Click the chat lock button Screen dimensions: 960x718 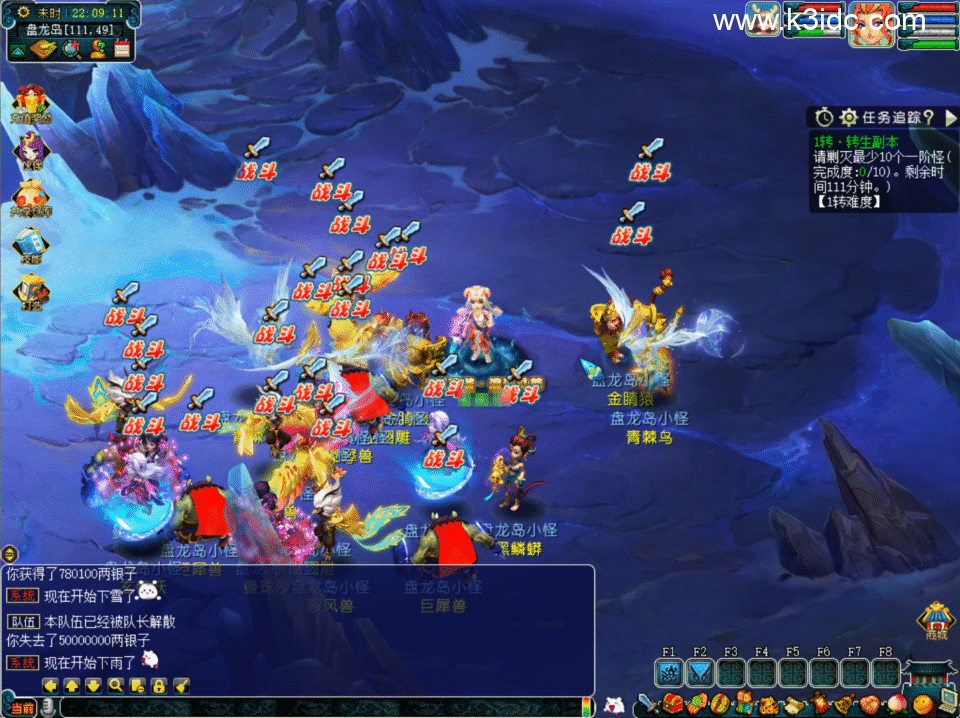(x=159, y=685)
